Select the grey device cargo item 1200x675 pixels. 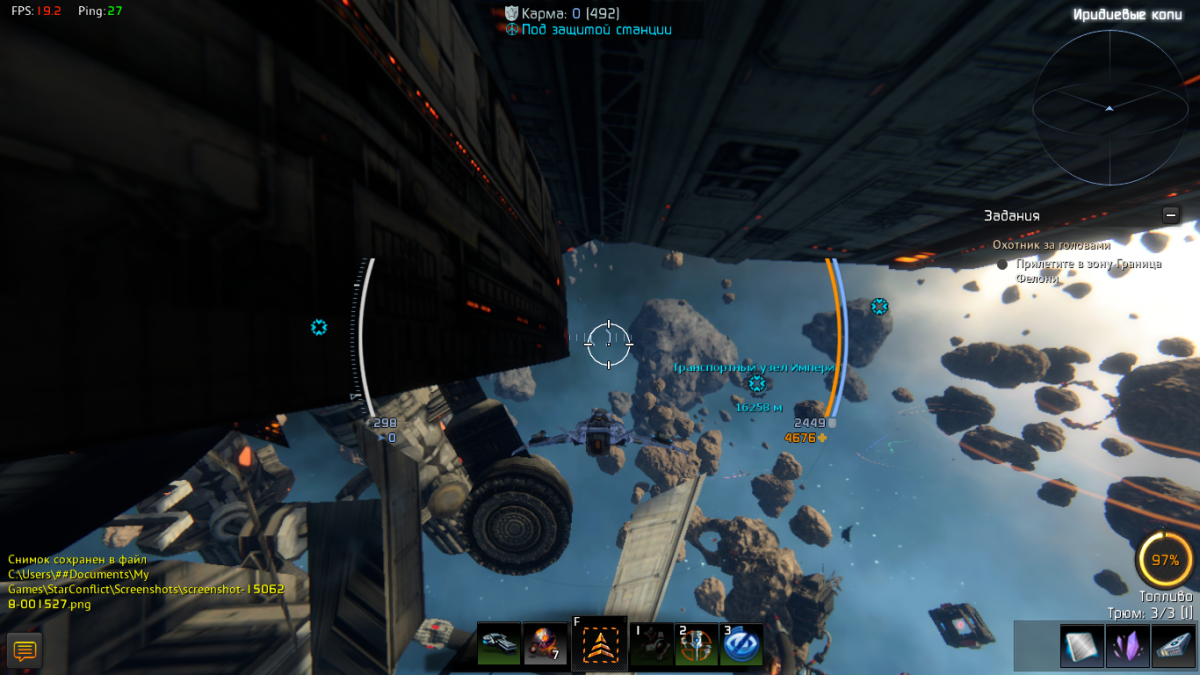(1173, 646)
